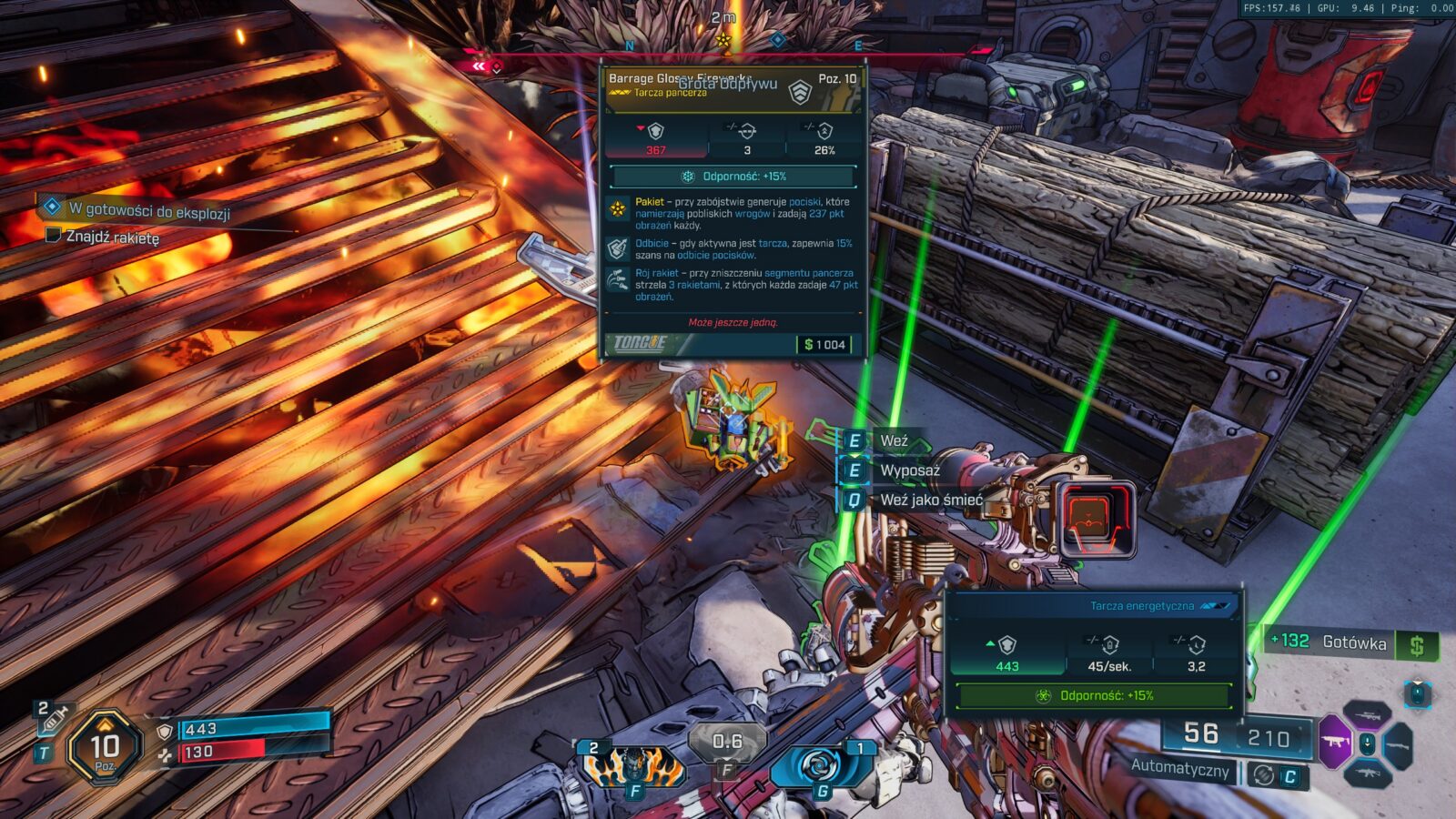
Task: Activate the flaming action skill icon
Action: pyautogui.click(x=633, y=767)
